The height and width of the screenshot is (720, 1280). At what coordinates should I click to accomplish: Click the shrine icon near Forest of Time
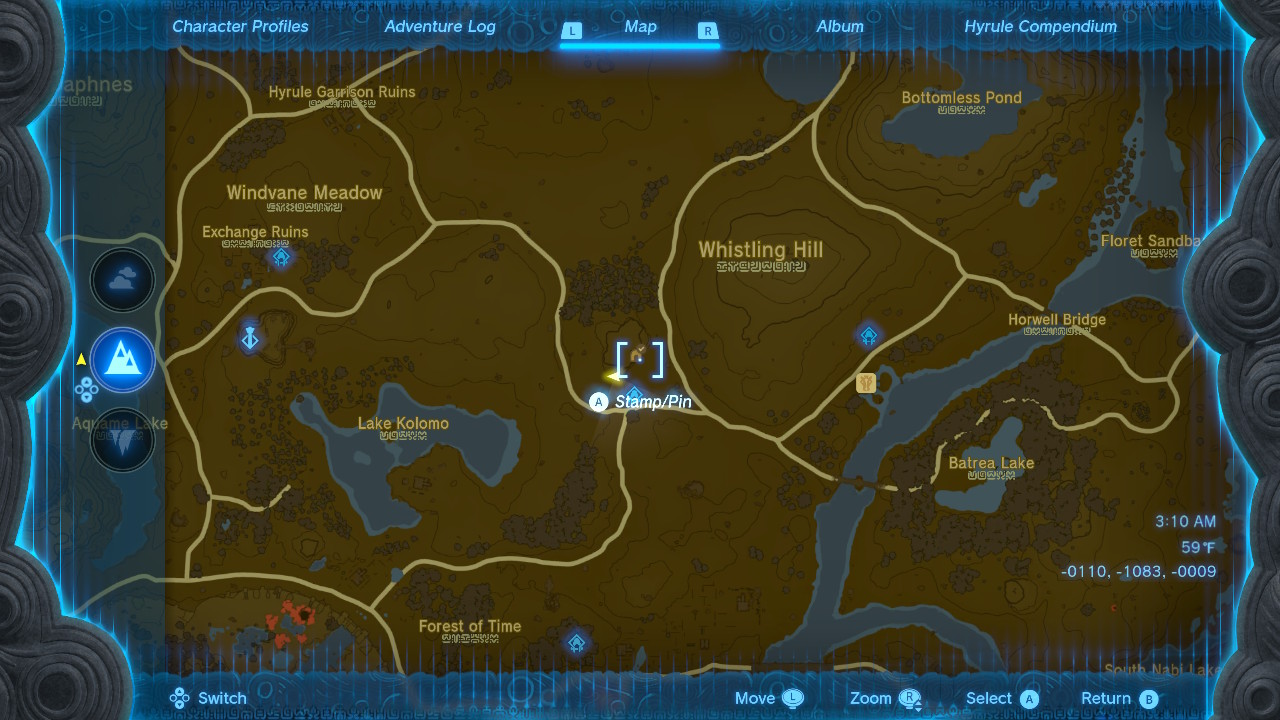click(576, 643)
